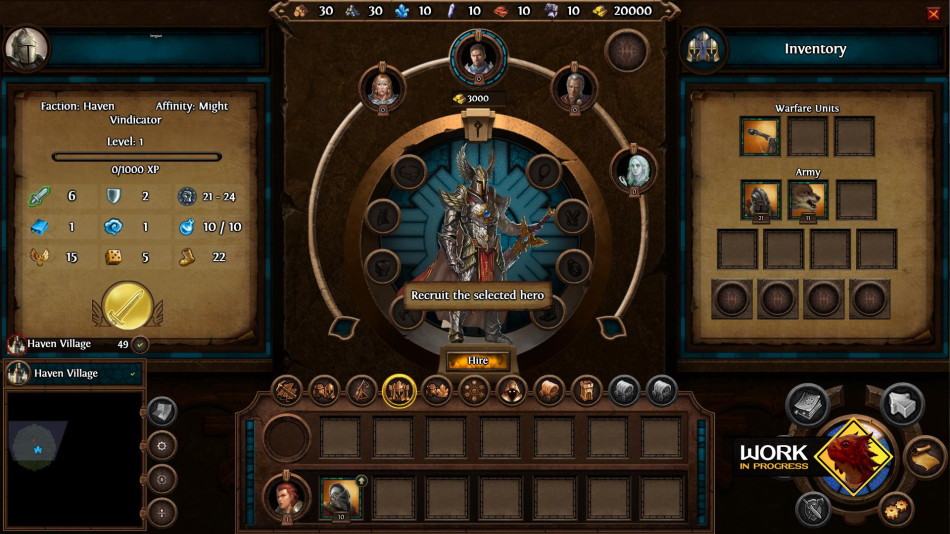Choose the grey-haired elder hero portrait
Image resolution: width=950 pixels, height=534 pixels.
(574, 88)
